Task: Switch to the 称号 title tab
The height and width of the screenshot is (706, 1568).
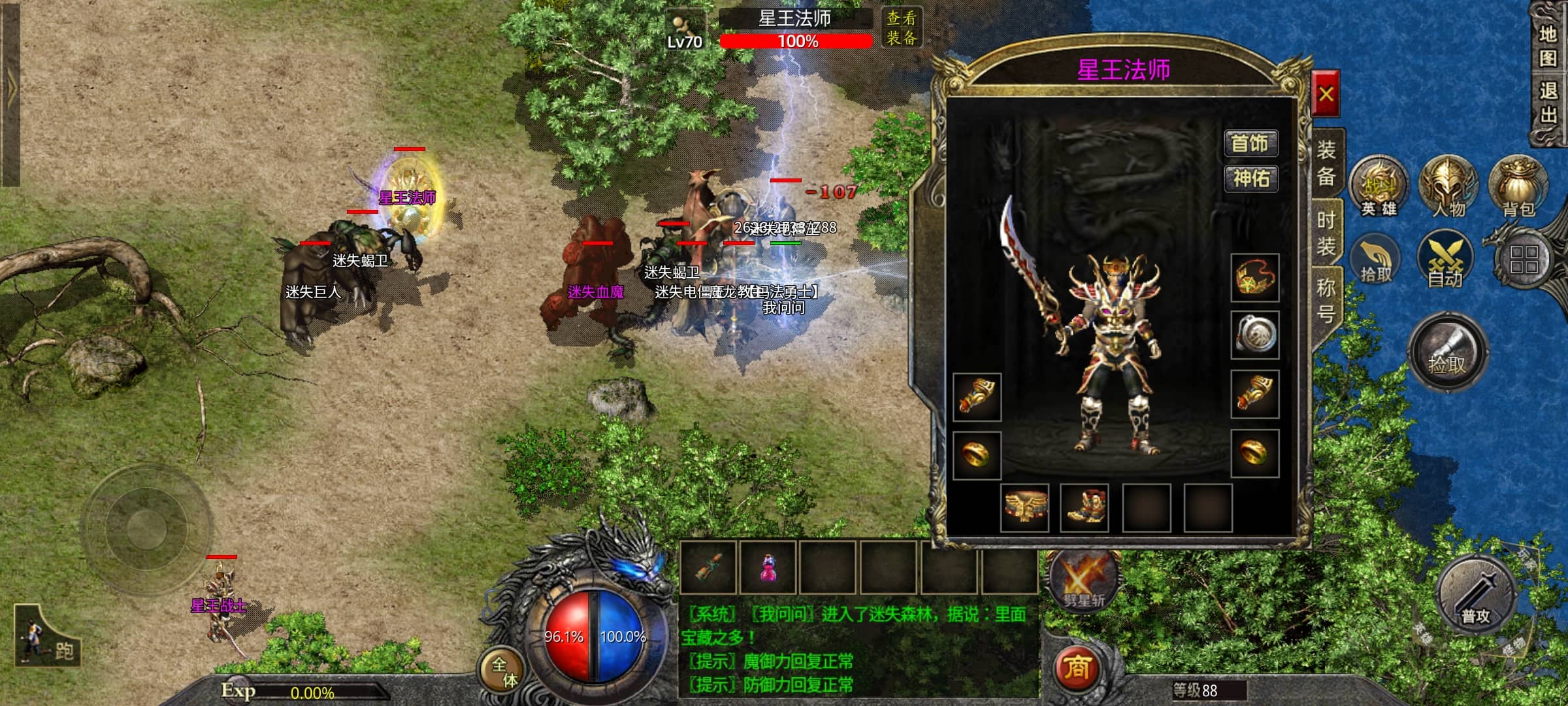Action: (x=1326, y=300)
